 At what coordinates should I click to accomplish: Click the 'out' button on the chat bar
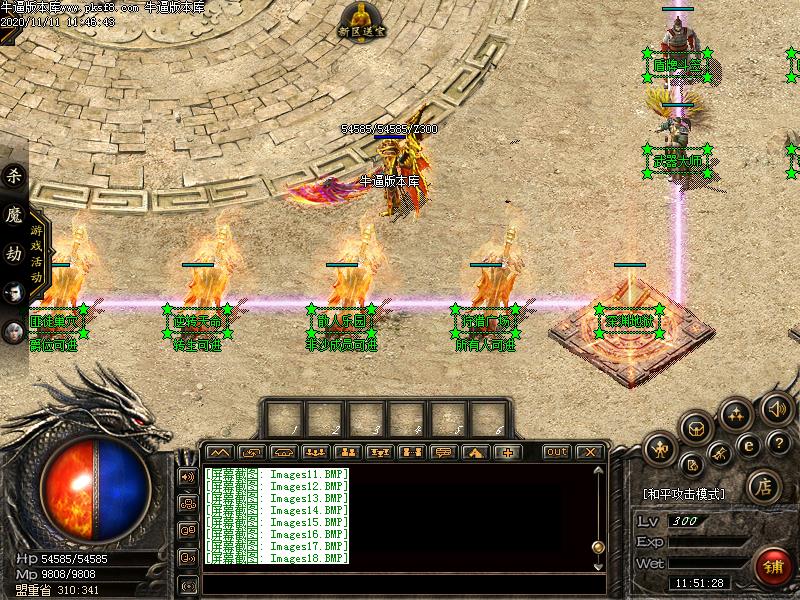tap(556, 452)
